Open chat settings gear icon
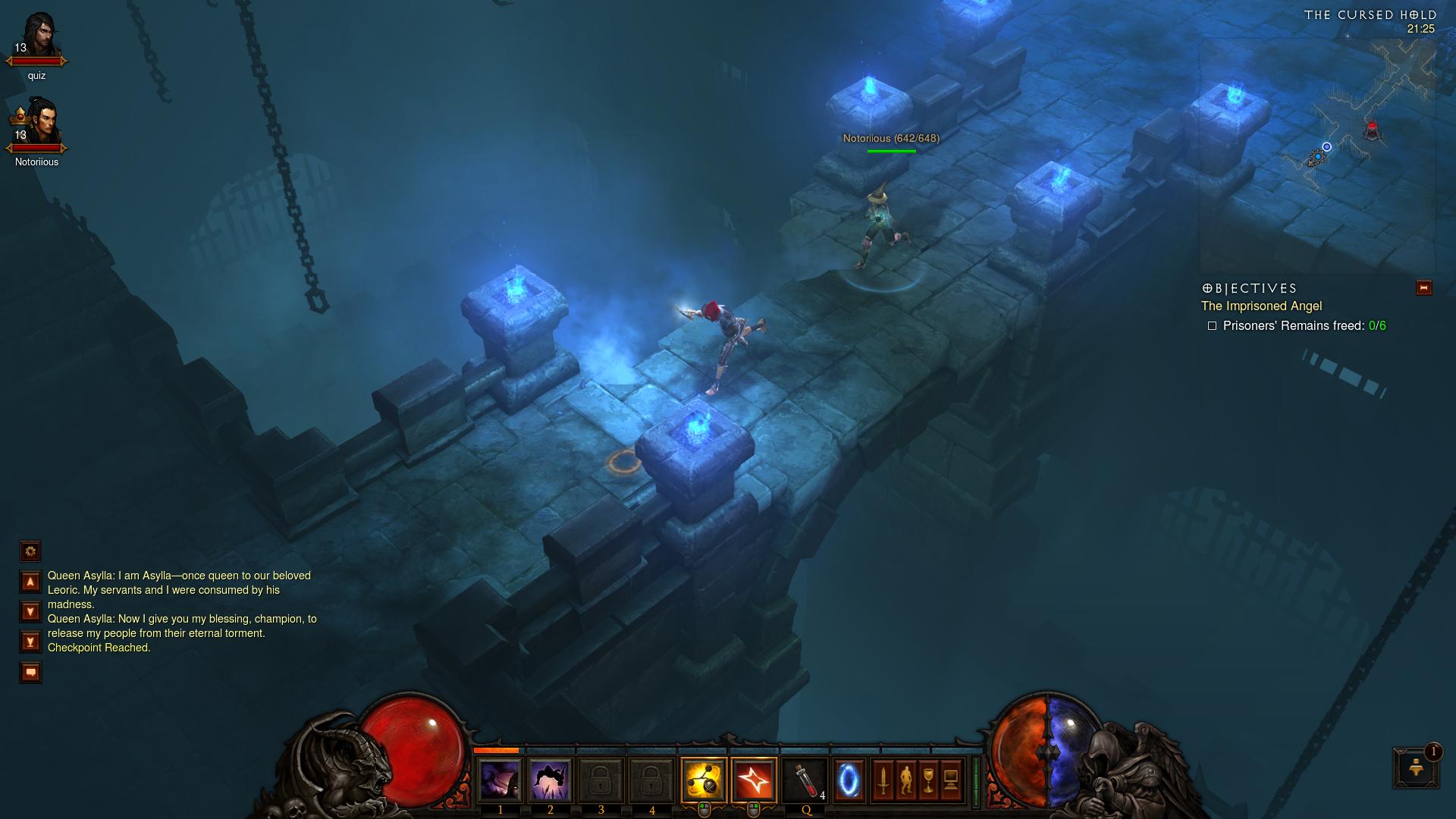 pos(30,551)
